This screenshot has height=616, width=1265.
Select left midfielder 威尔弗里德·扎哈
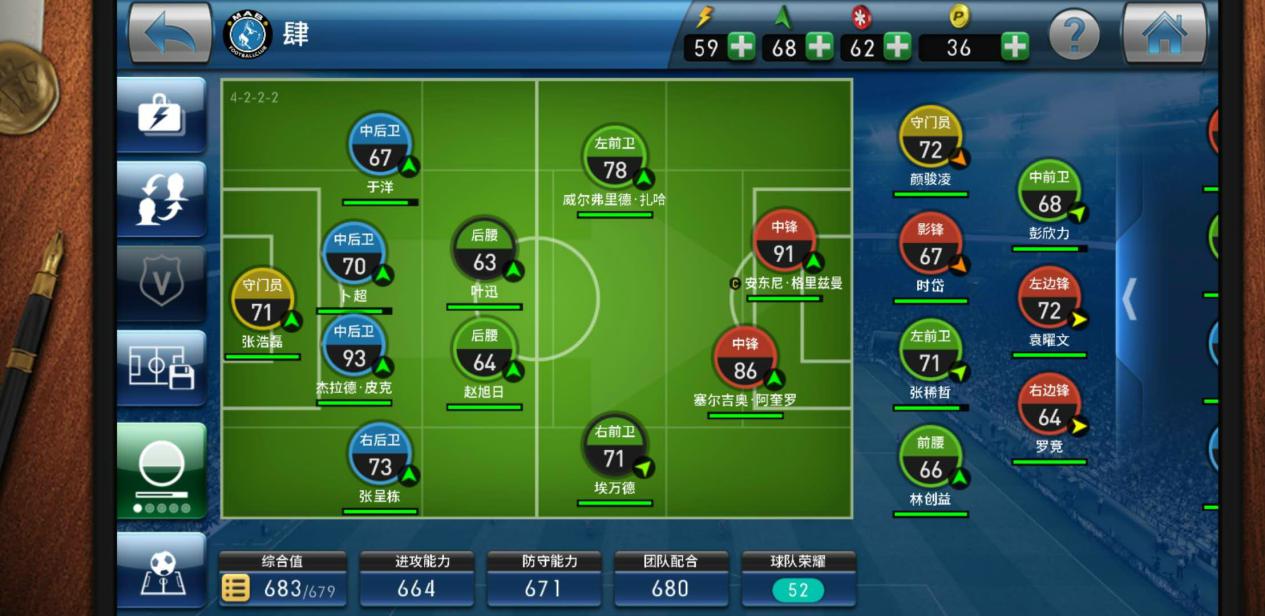[614, 160]
